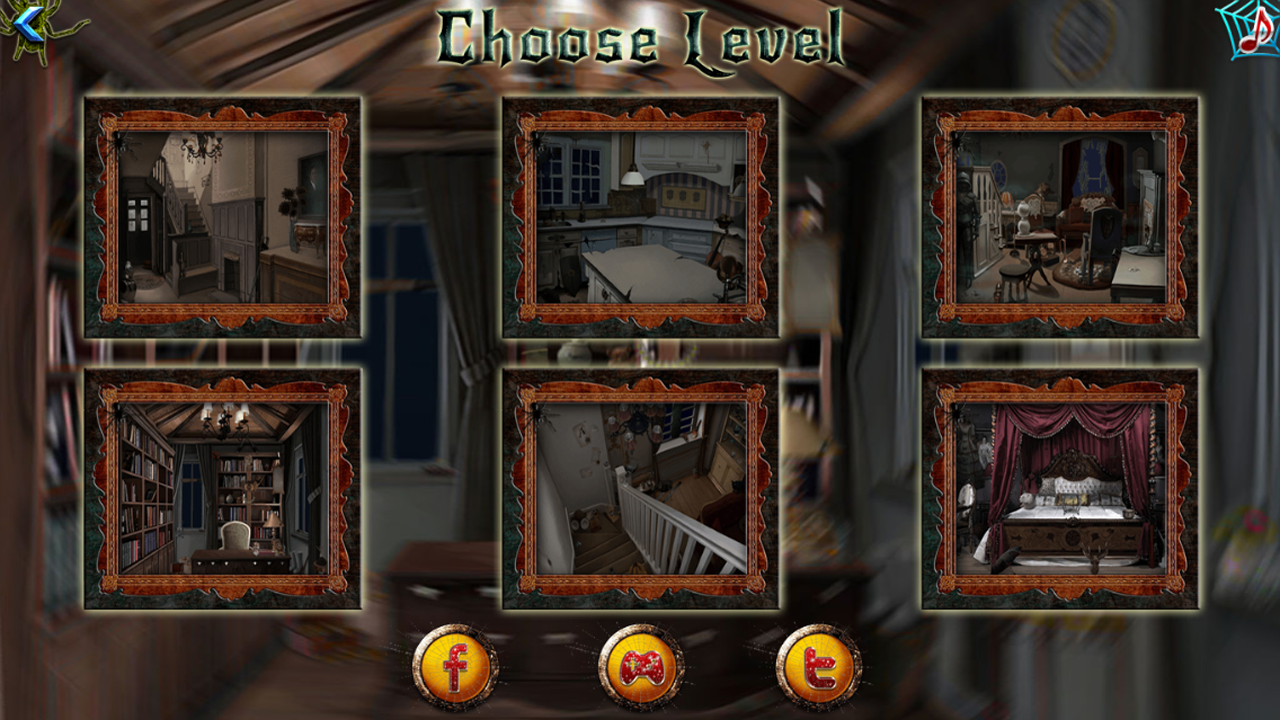1280x720 pixels.
Task: Select the kitchen level
Action: (x=640, y=217)
